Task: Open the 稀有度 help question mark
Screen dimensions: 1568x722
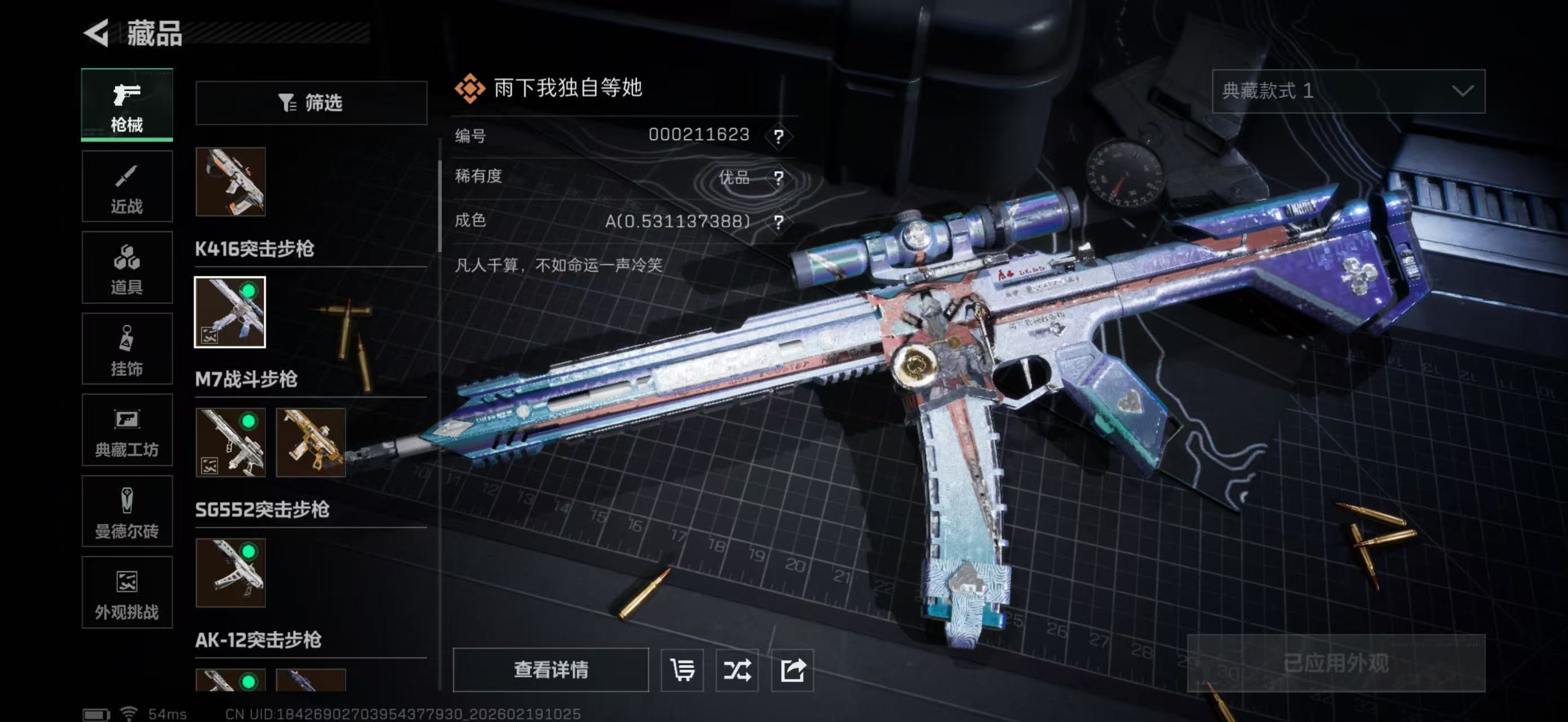Action: pyautogui.click(x=778, y=178)
